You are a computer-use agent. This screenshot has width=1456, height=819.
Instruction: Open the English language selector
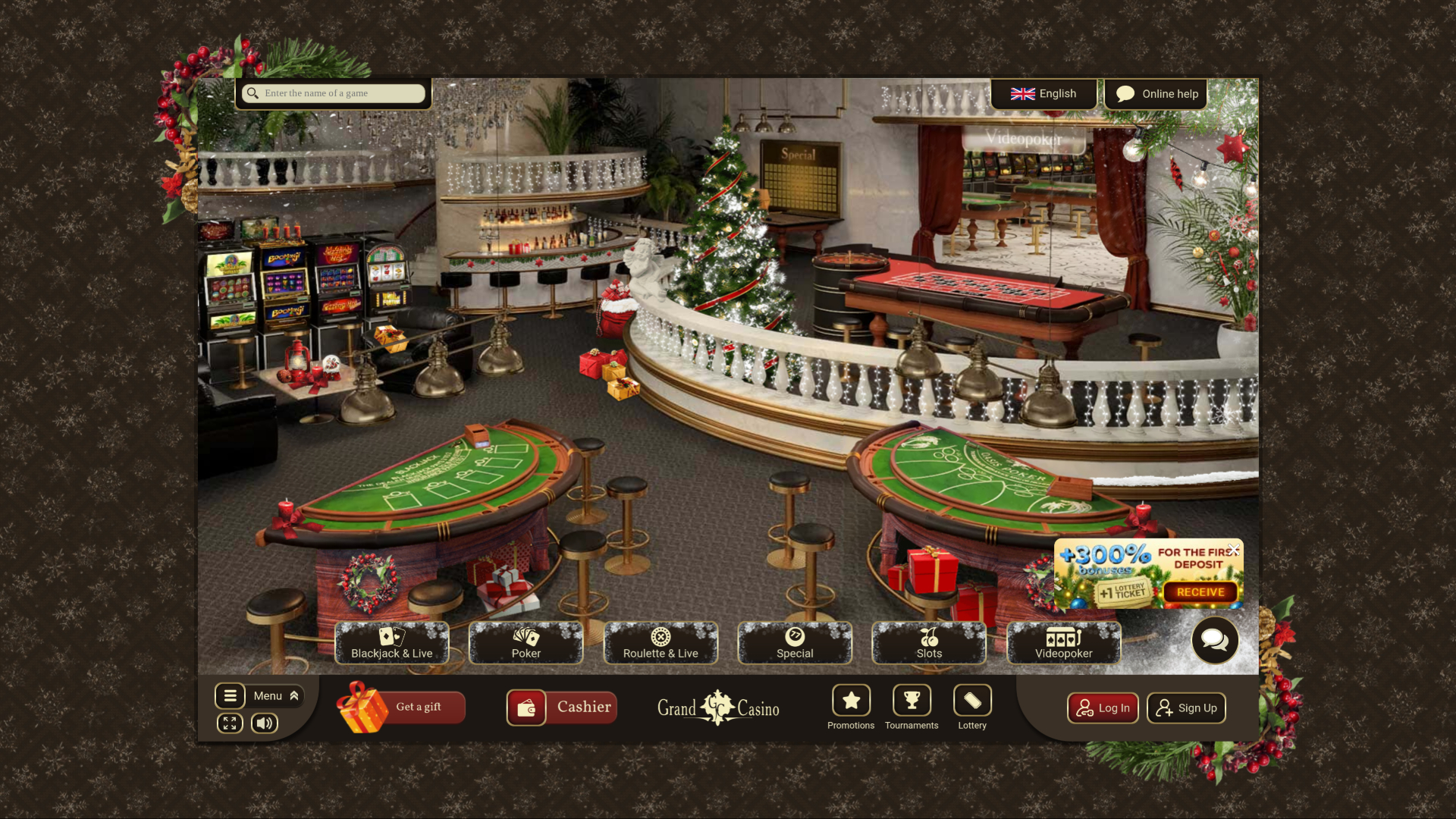[x=1044, y=93]
